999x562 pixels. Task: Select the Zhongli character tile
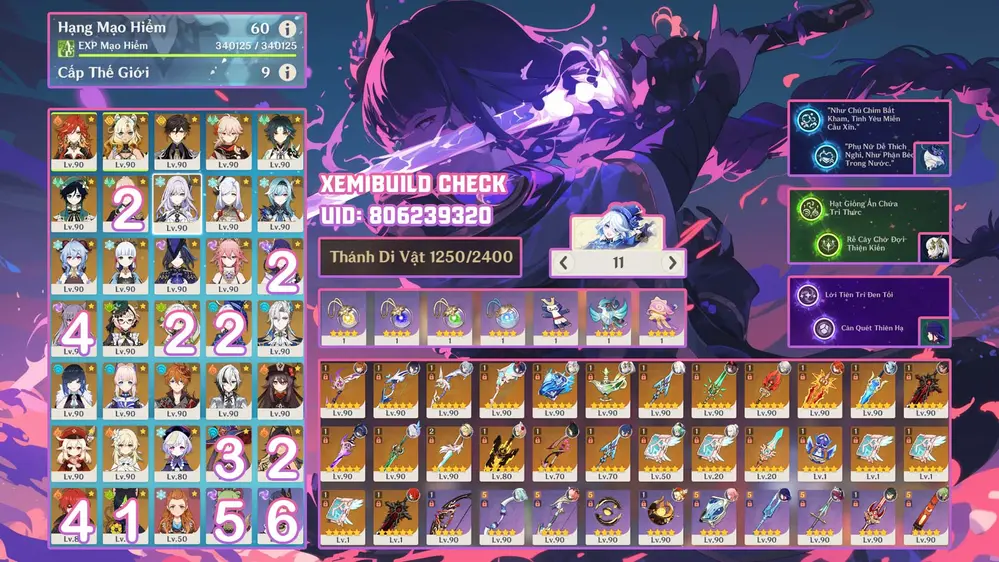coord(177,140)
